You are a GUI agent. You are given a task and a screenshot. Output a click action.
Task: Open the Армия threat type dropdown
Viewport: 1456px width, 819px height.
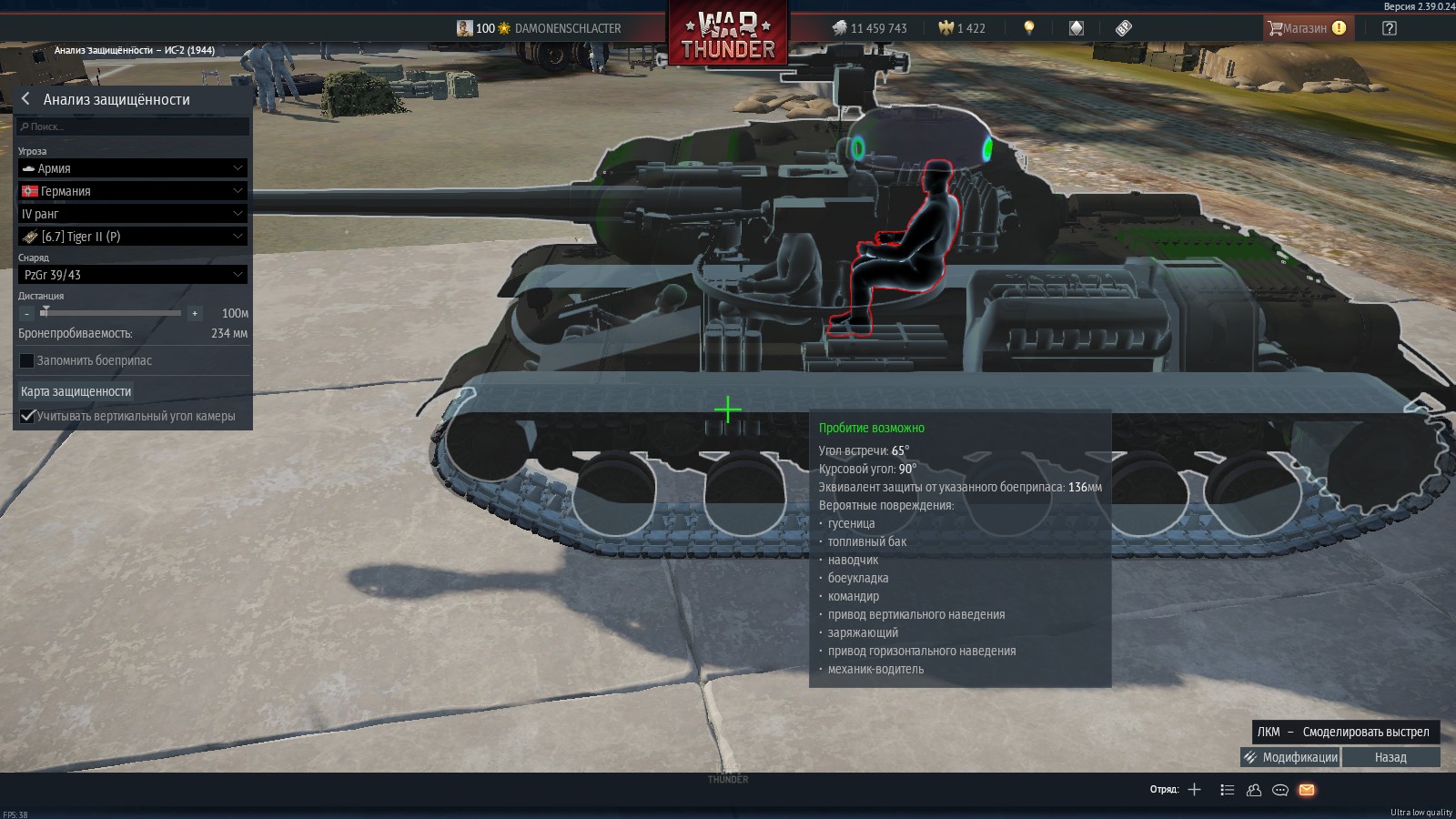(x=133, y=168)
